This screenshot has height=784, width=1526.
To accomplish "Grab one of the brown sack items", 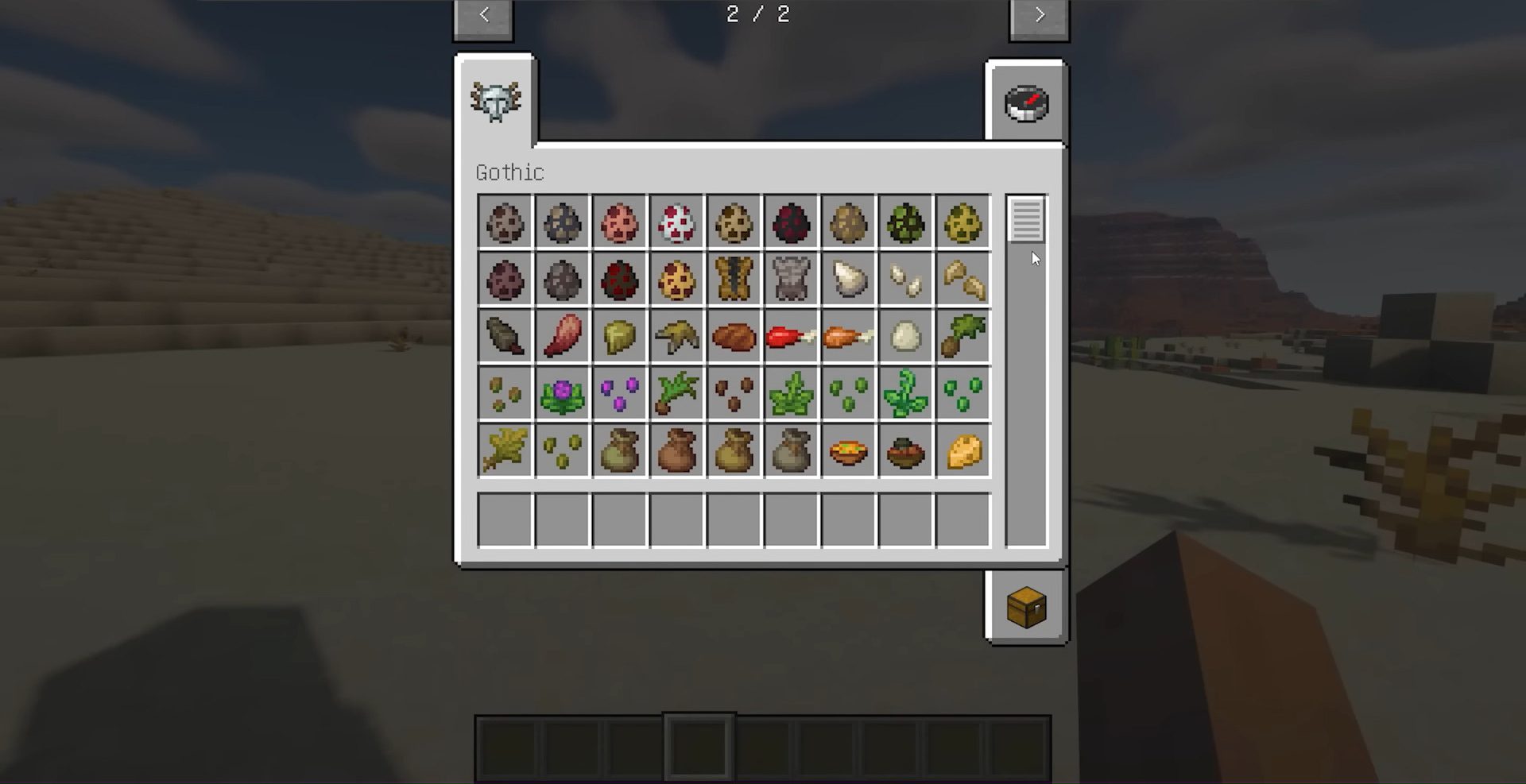I will [676, 450].
